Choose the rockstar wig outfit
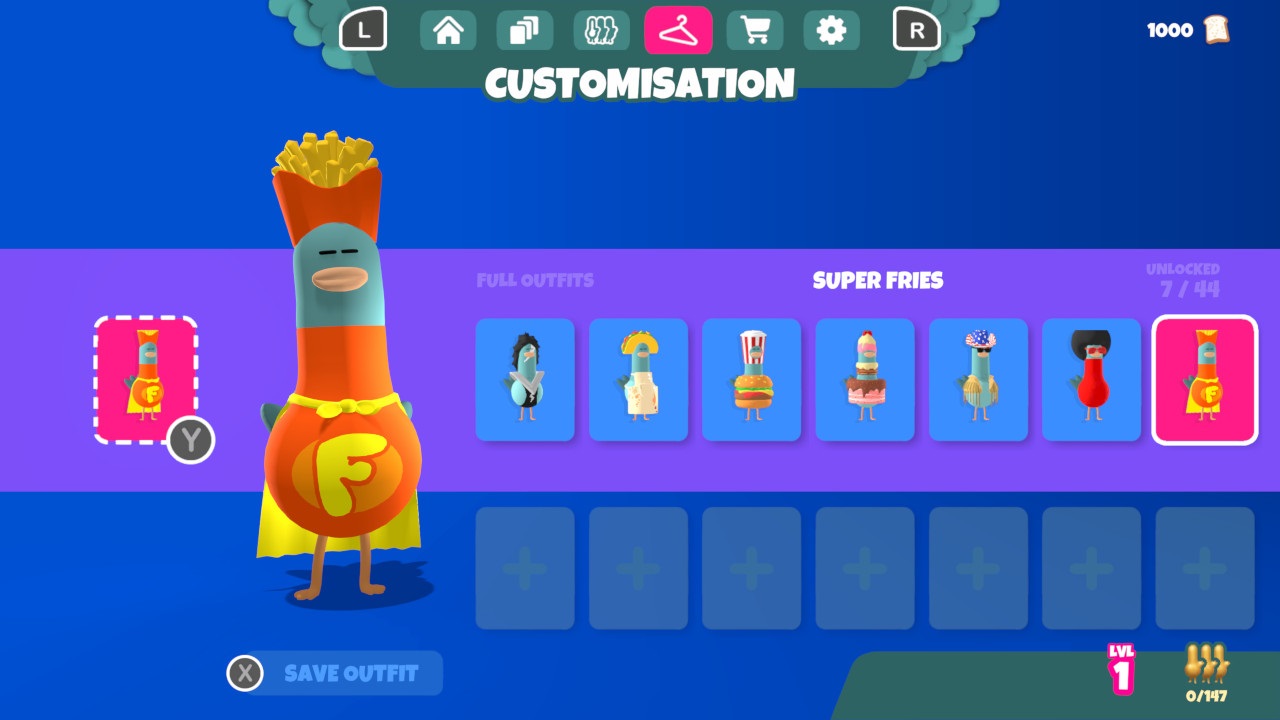Viewport: 1280px width, 720px height. click(x=524, y=380)
